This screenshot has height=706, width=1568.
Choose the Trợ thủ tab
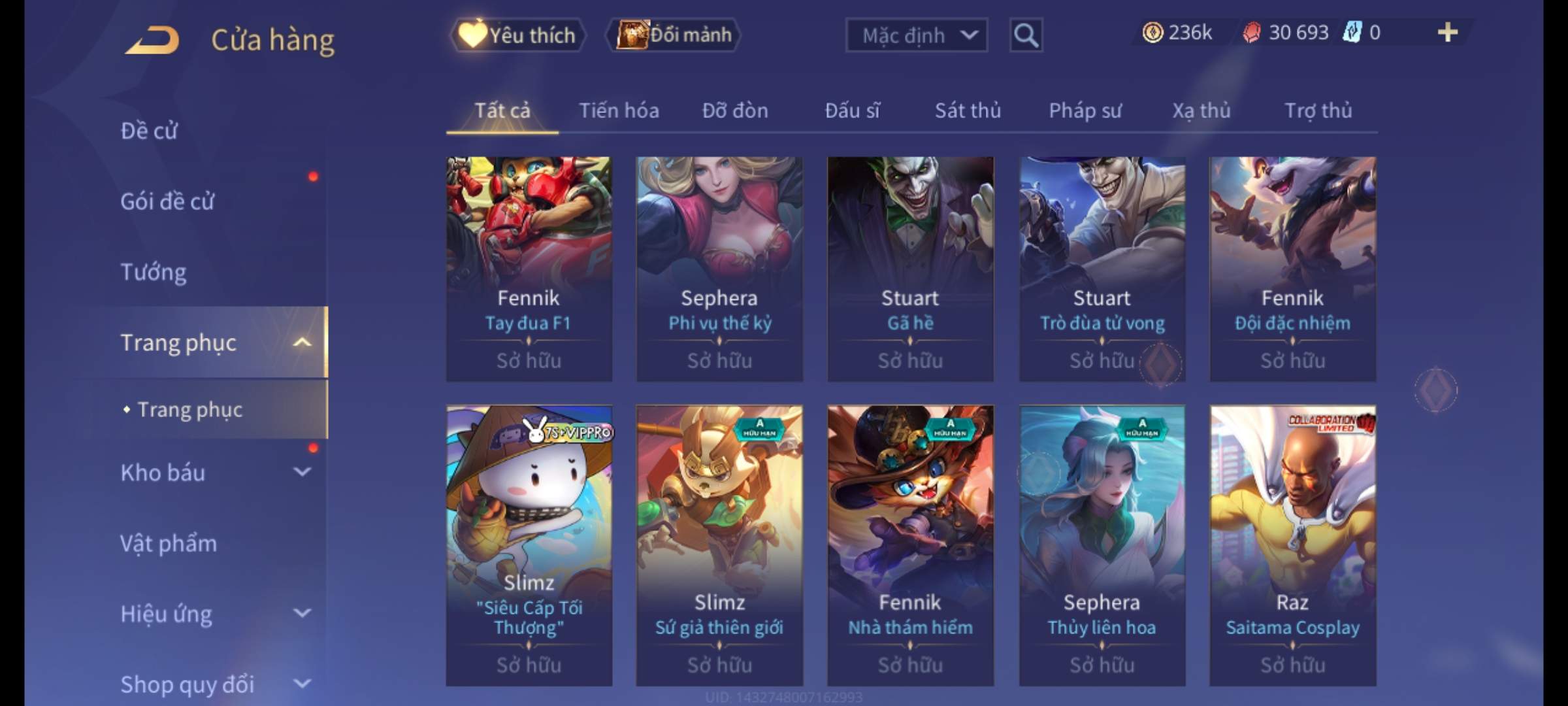[x=1318, y=110]
